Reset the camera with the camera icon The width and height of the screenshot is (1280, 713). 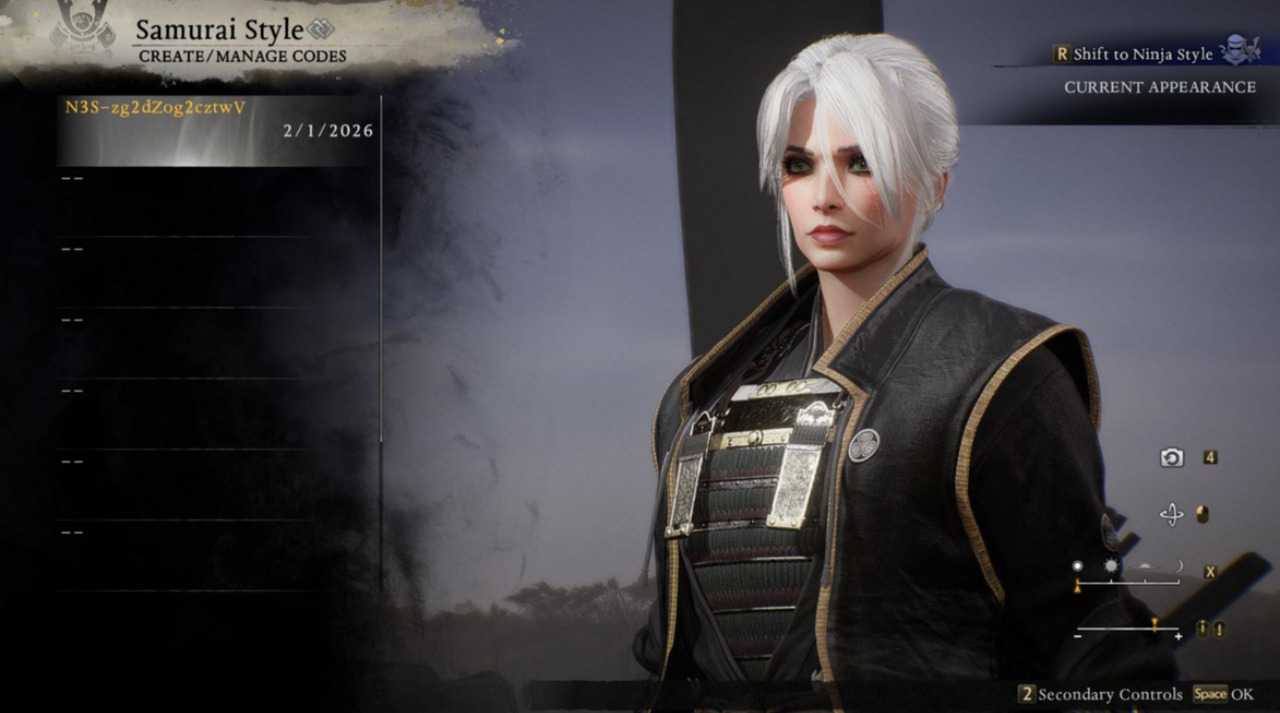click(x=1171, y=457)
